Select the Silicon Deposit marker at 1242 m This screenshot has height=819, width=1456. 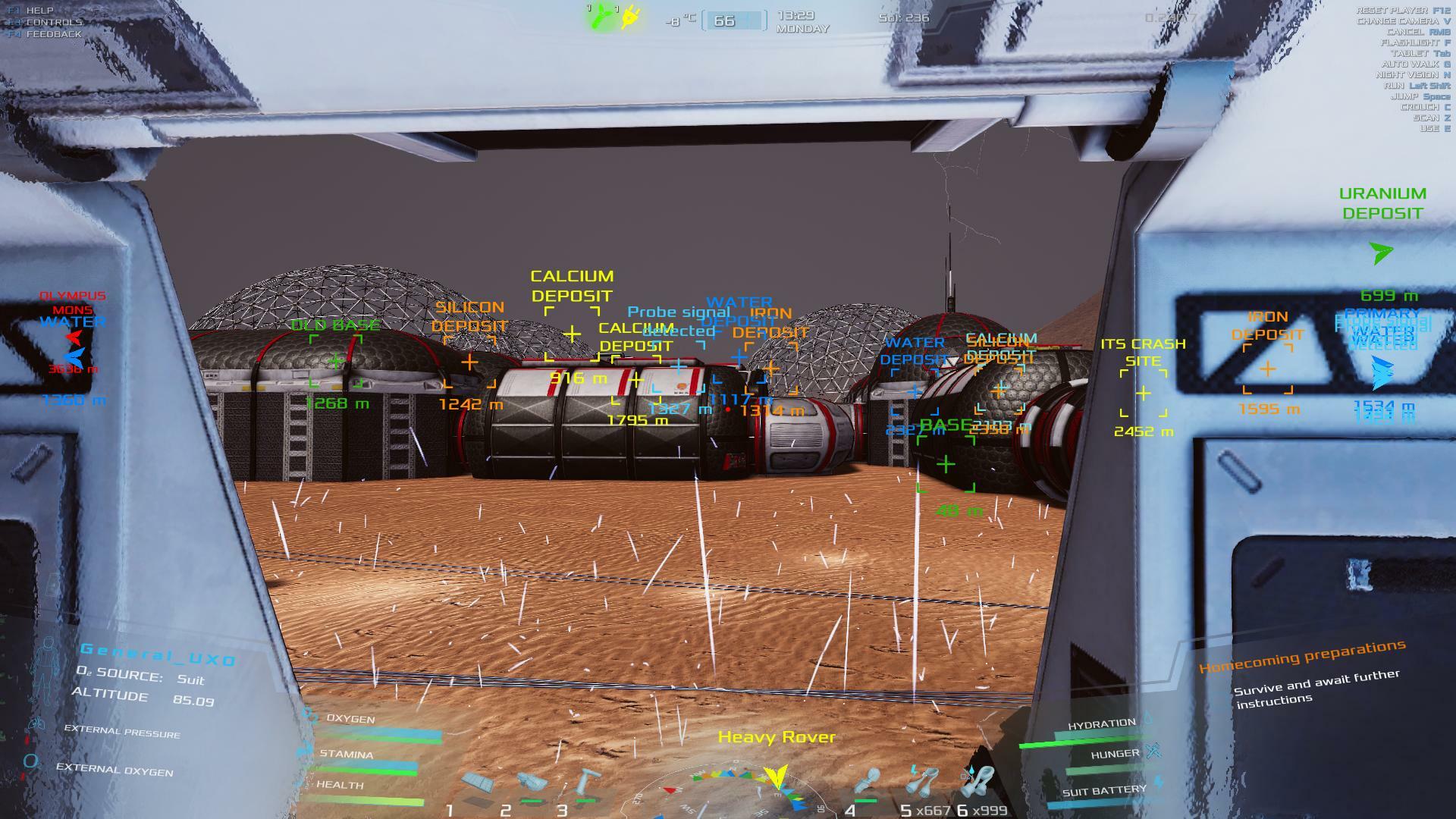pyautogui.click(x=469, y=362)
